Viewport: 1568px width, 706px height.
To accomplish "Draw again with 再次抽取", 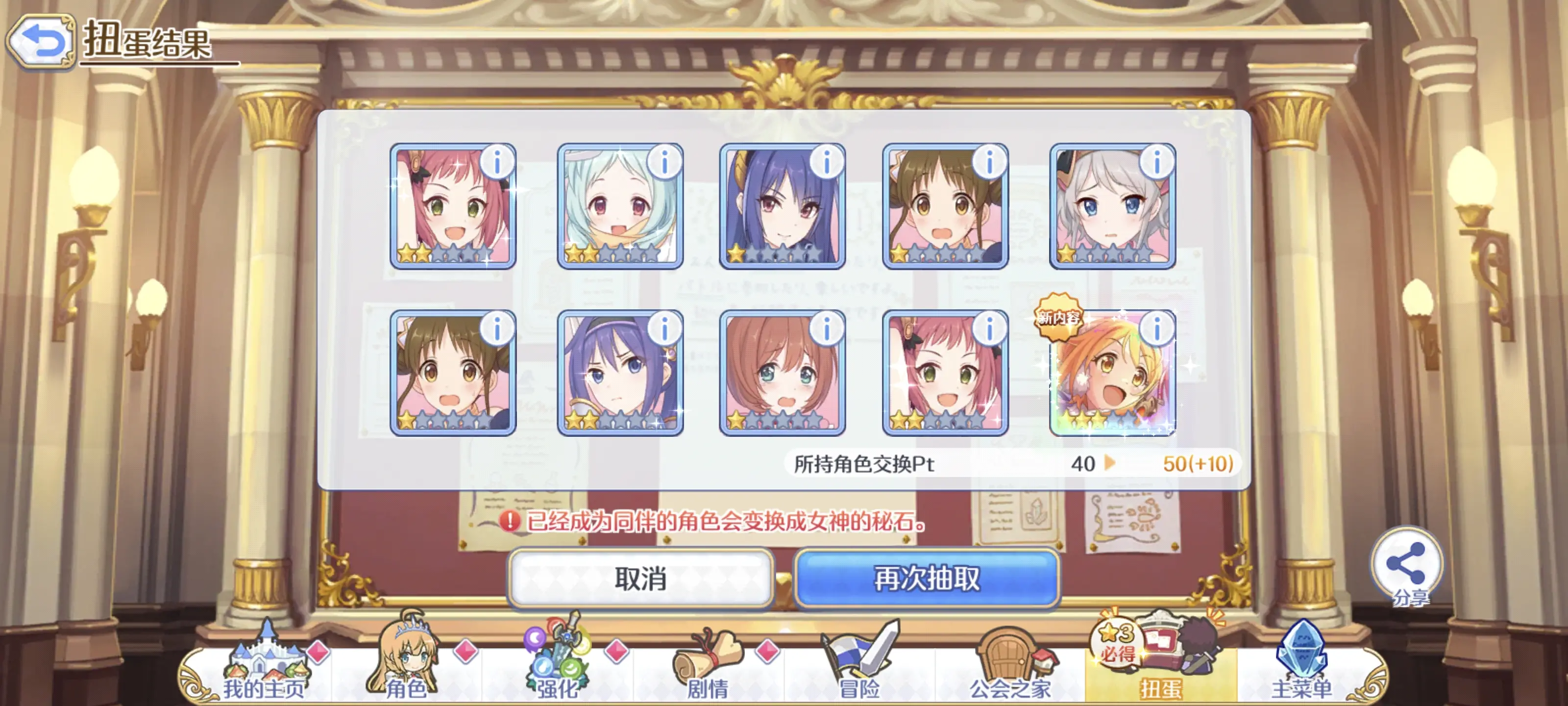I will (927, 578).
